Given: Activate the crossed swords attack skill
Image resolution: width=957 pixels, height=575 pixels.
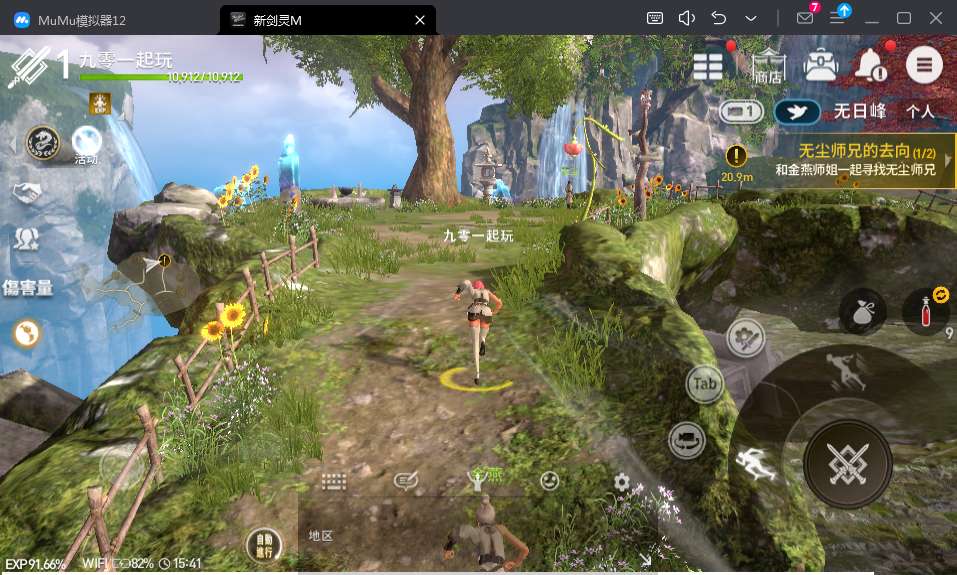Looking at the screenshot, I should click(x=848, y=462).
